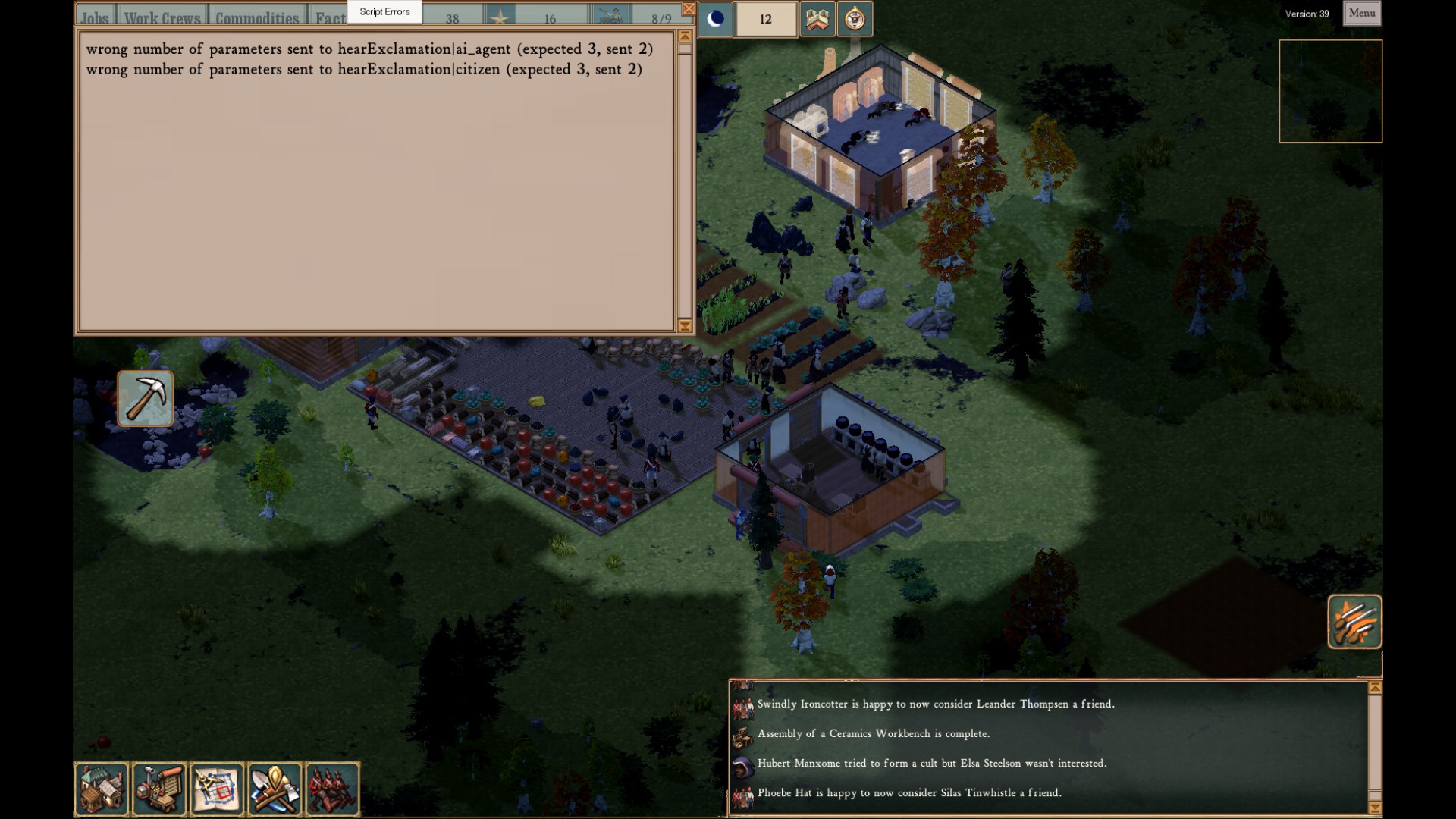Open the Jobs tab
Screen dimensions: 1456x819
pos(95,17)
